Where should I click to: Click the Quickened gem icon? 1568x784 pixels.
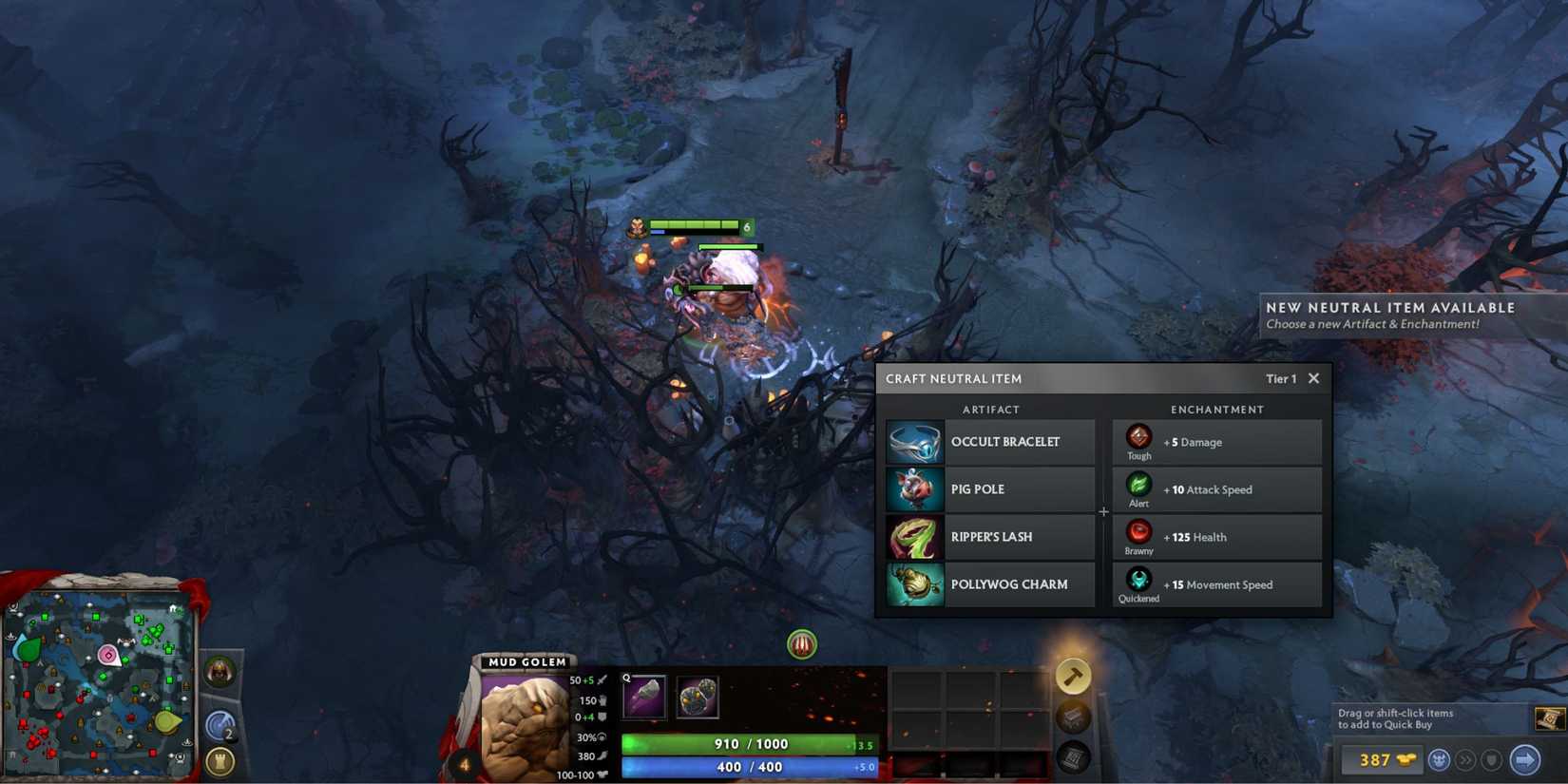1138,578
